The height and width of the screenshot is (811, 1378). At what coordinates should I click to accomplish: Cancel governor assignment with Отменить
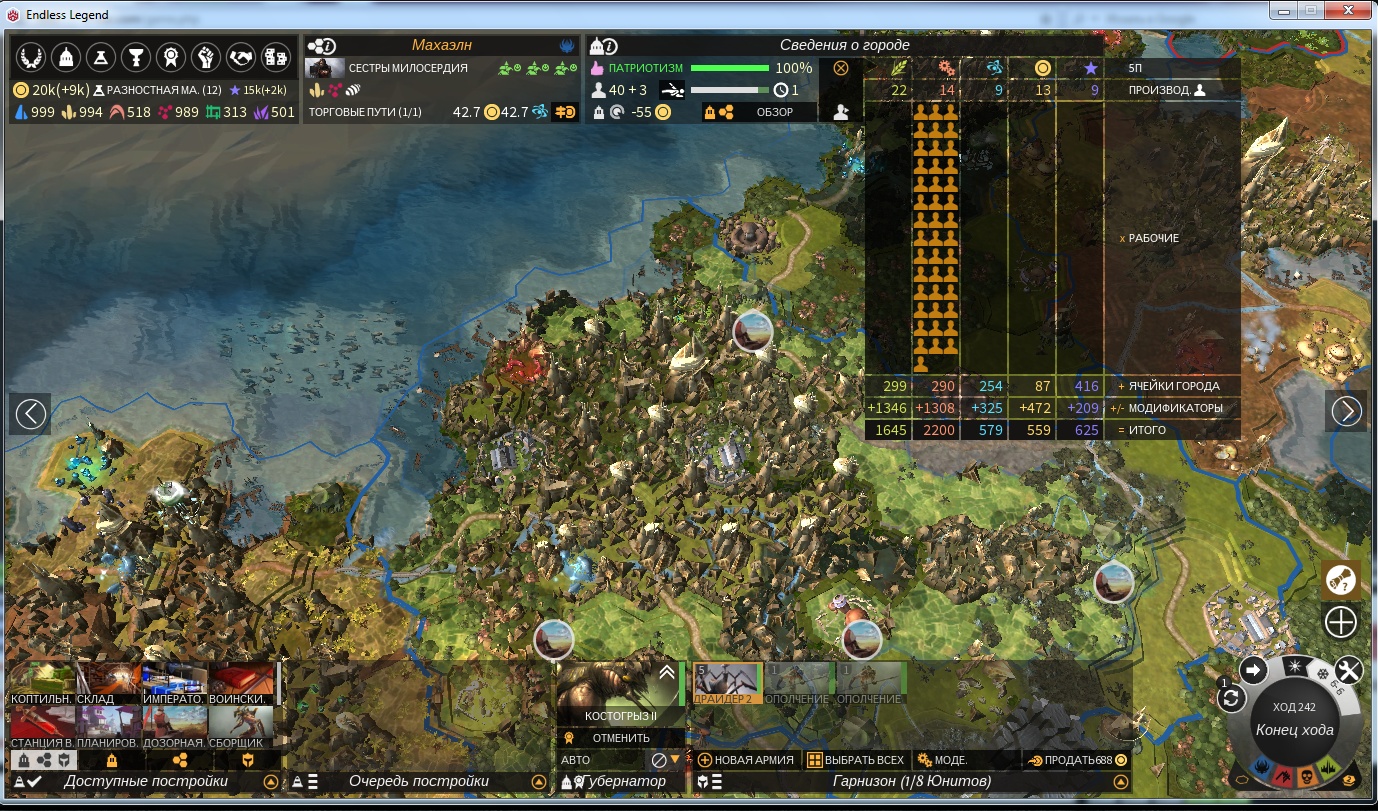point(621,738)
